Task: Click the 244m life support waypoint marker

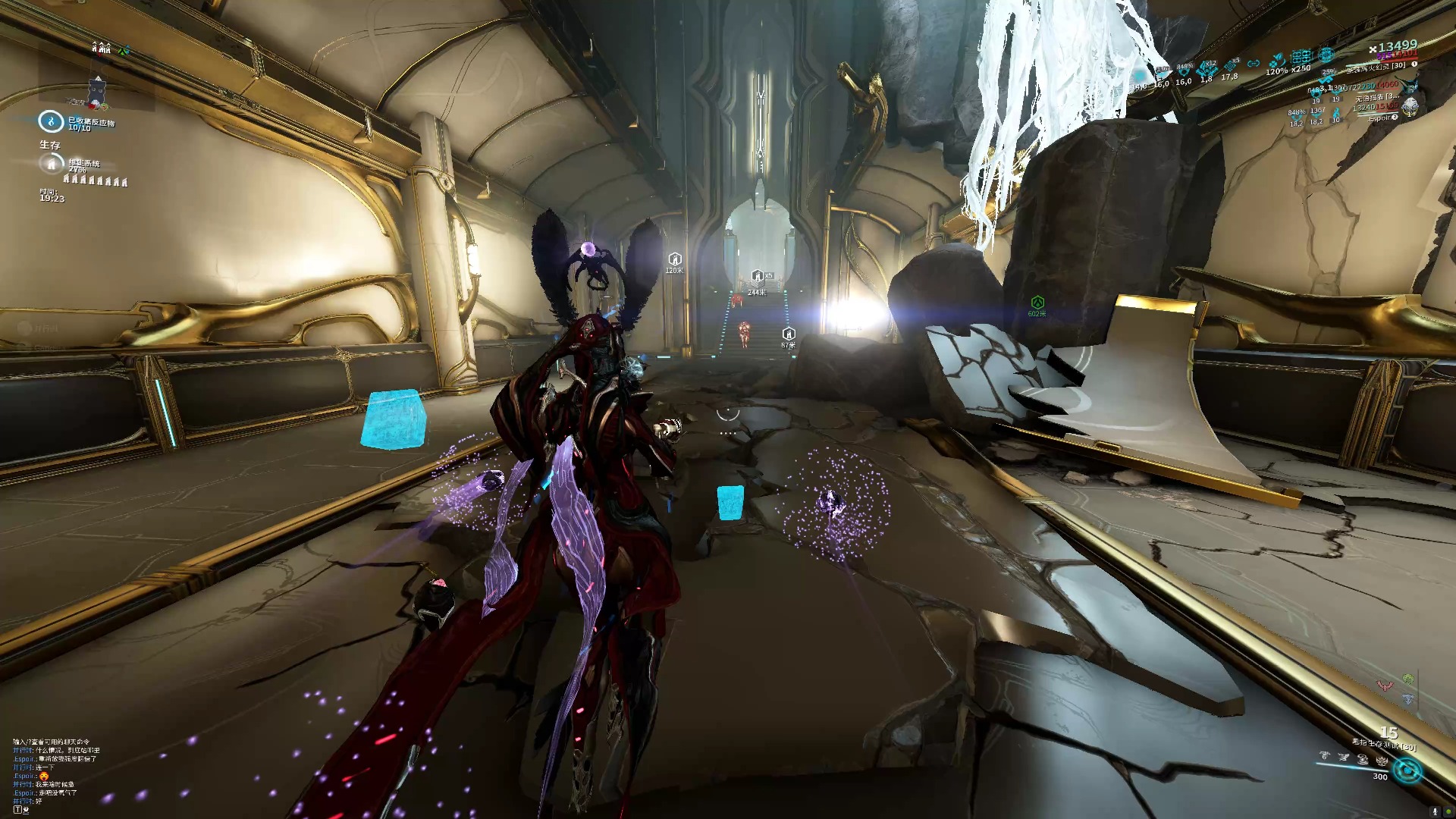Action: coord(757,277)
